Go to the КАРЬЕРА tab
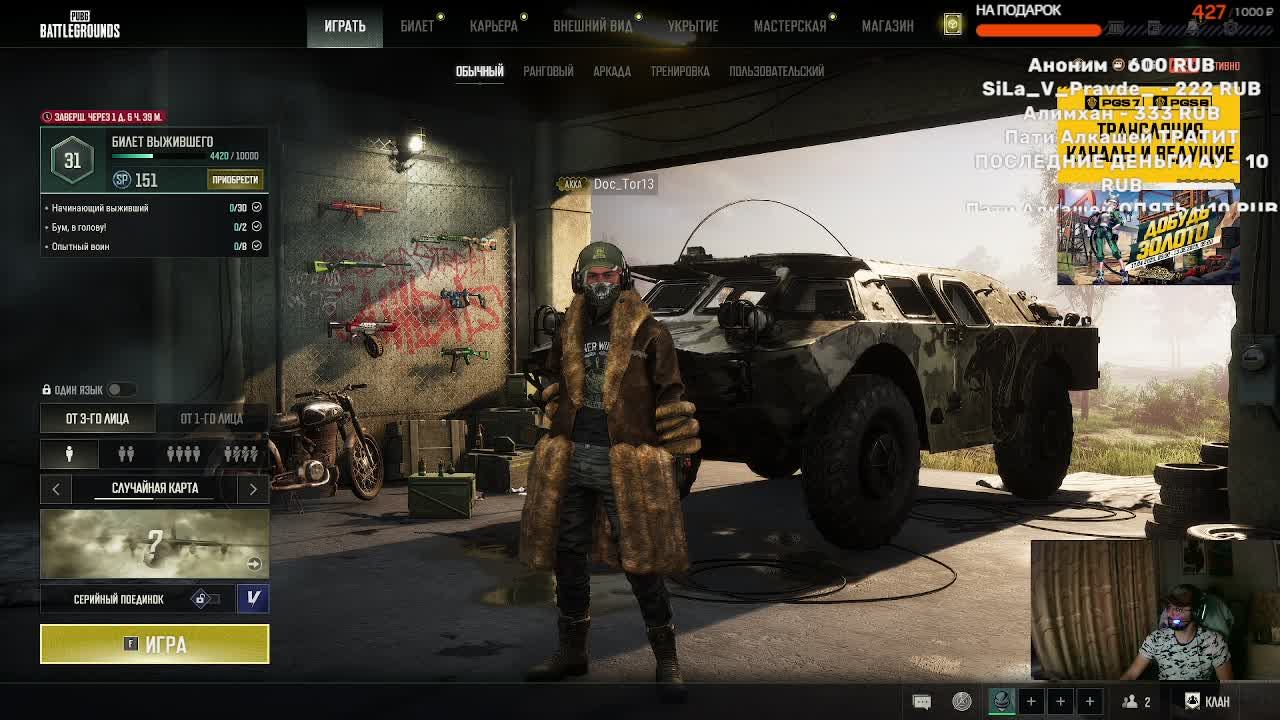Screen dimensions: 1280x720 tap(494, 26)
